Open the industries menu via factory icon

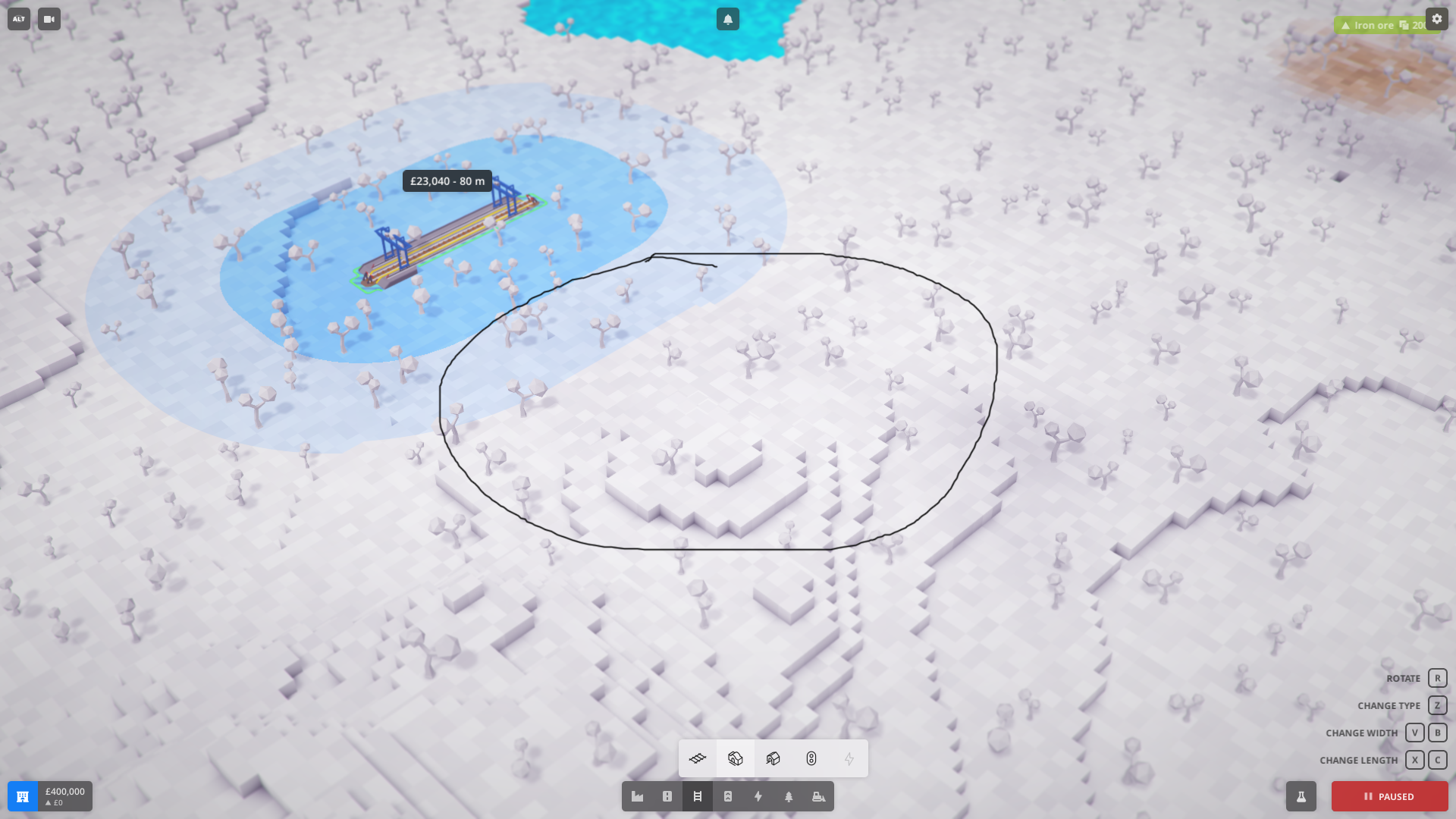637,797
